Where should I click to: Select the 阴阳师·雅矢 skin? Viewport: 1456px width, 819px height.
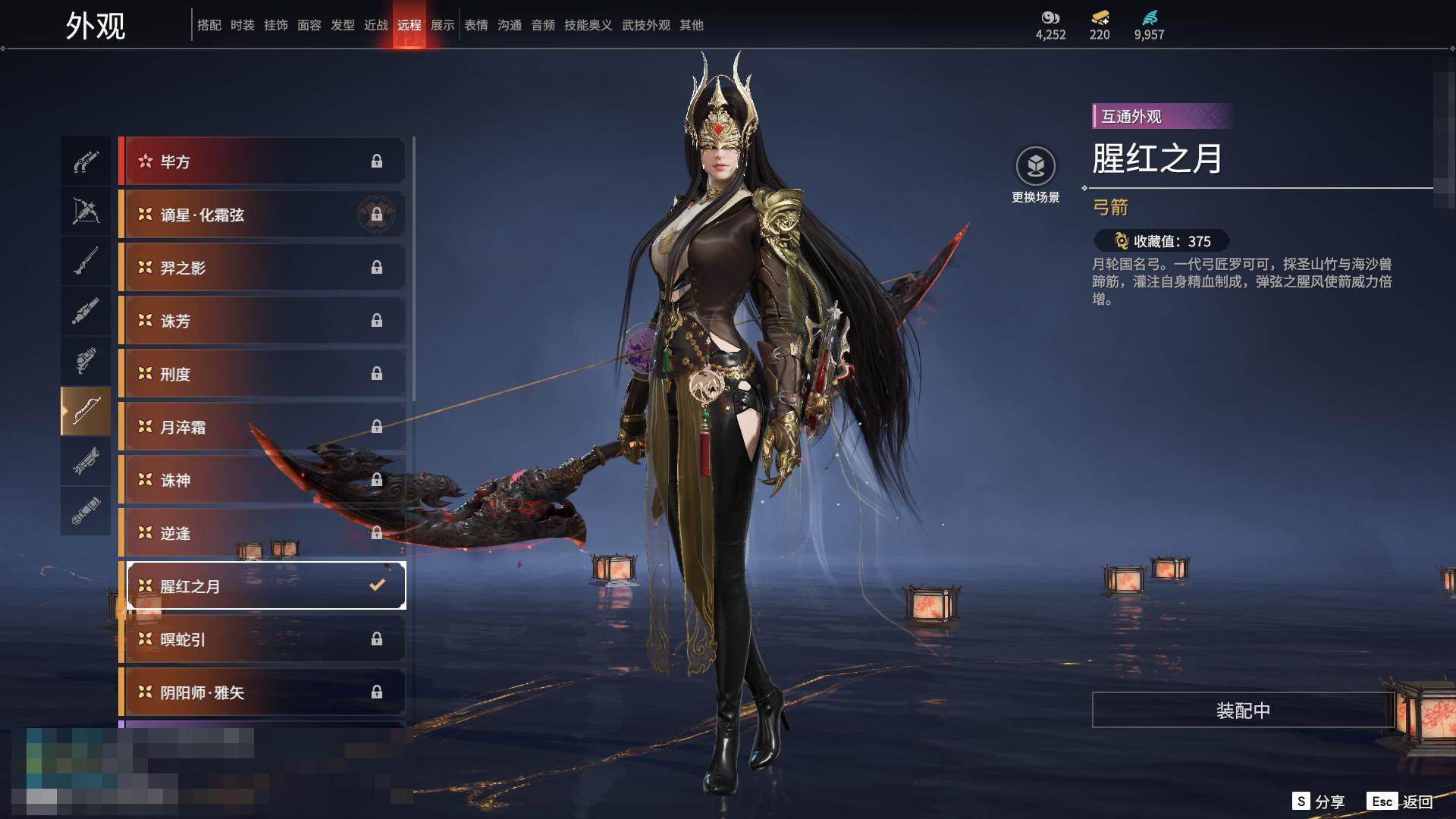(262, 692)
